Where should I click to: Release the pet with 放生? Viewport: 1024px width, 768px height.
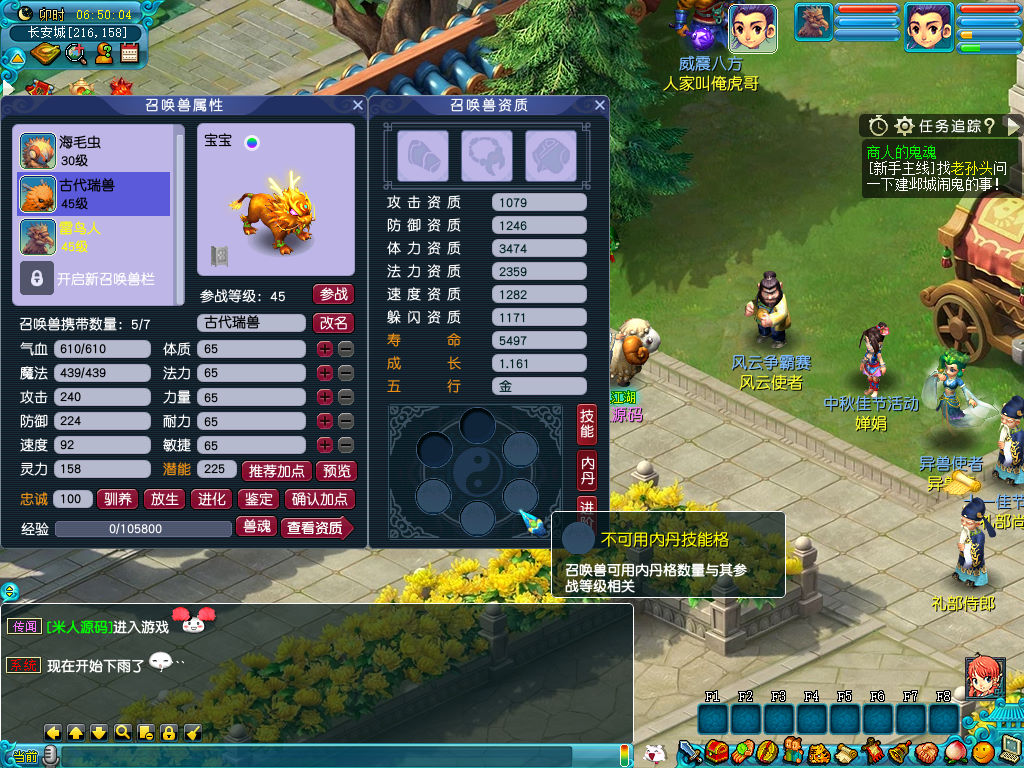[x=164, y=499]
